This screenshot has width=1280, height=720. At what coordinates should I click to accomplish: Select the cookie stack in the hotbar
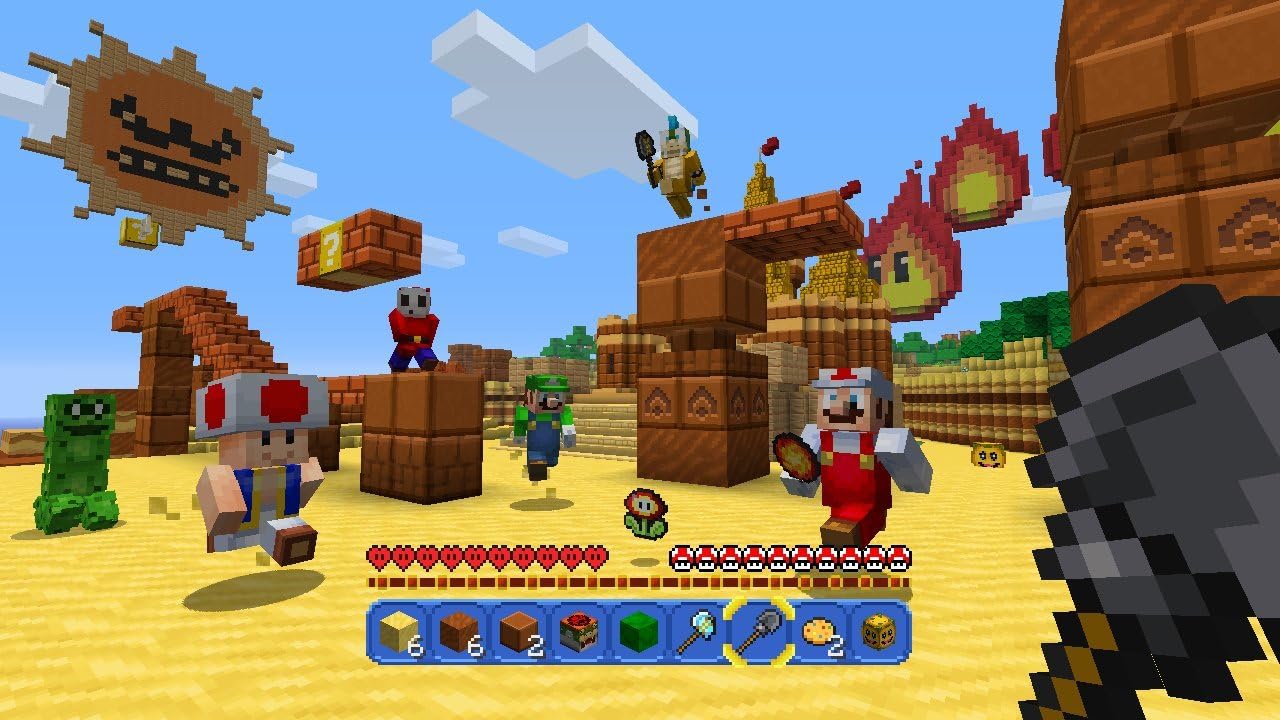819,631
